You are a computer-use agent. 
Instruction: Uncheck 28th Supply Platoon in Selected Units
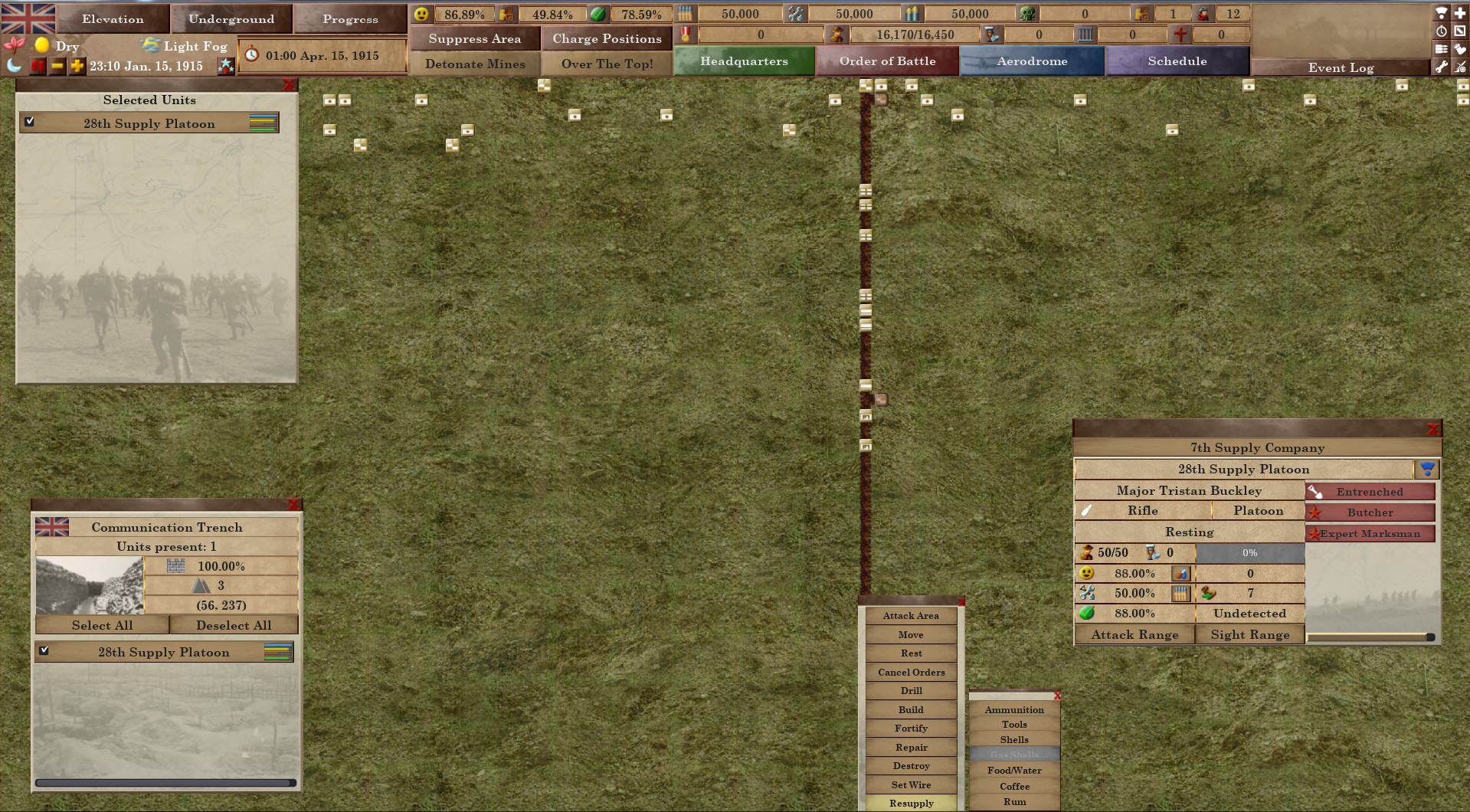tap(30, 121)
